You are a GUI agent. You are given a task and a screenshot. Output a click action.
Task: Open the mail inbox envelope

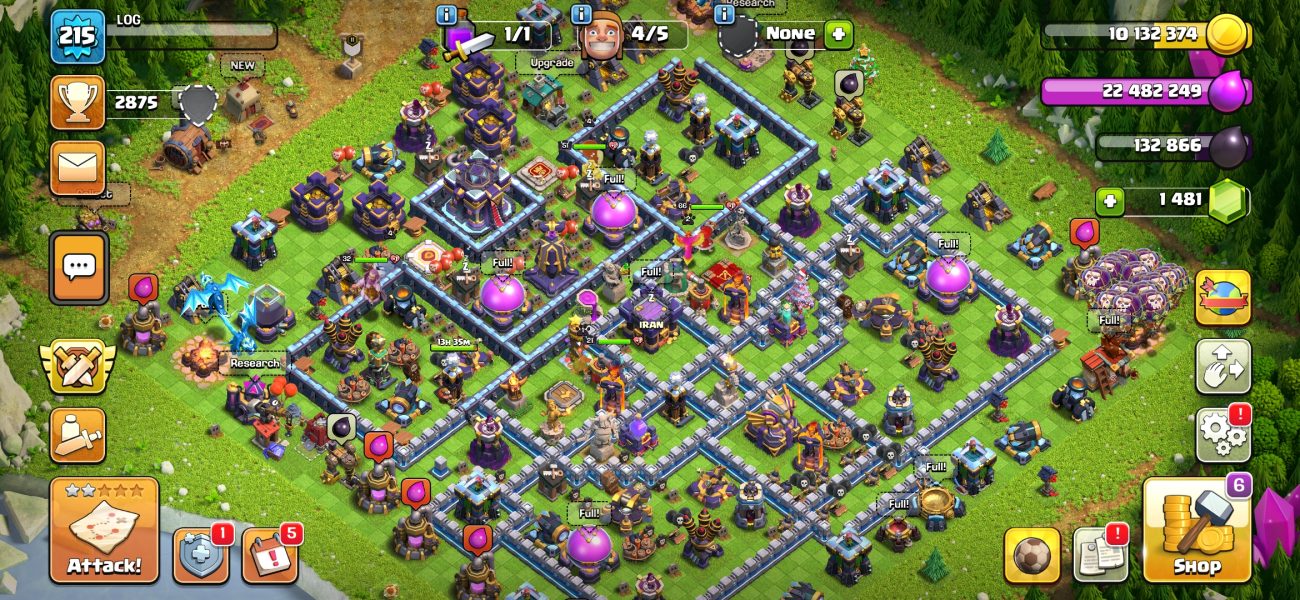78,167
